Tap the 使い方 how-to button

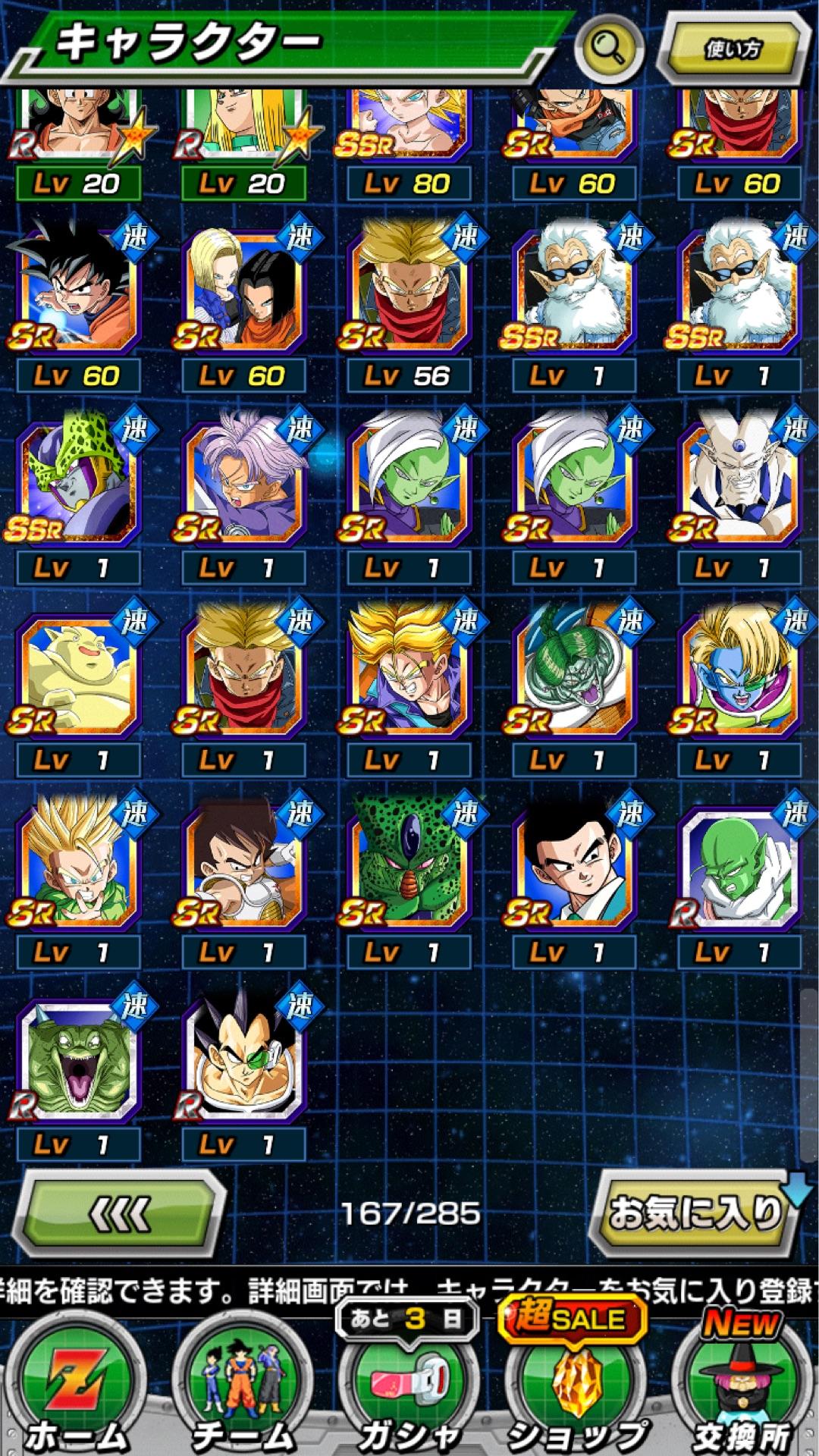[x=732, y=49]
